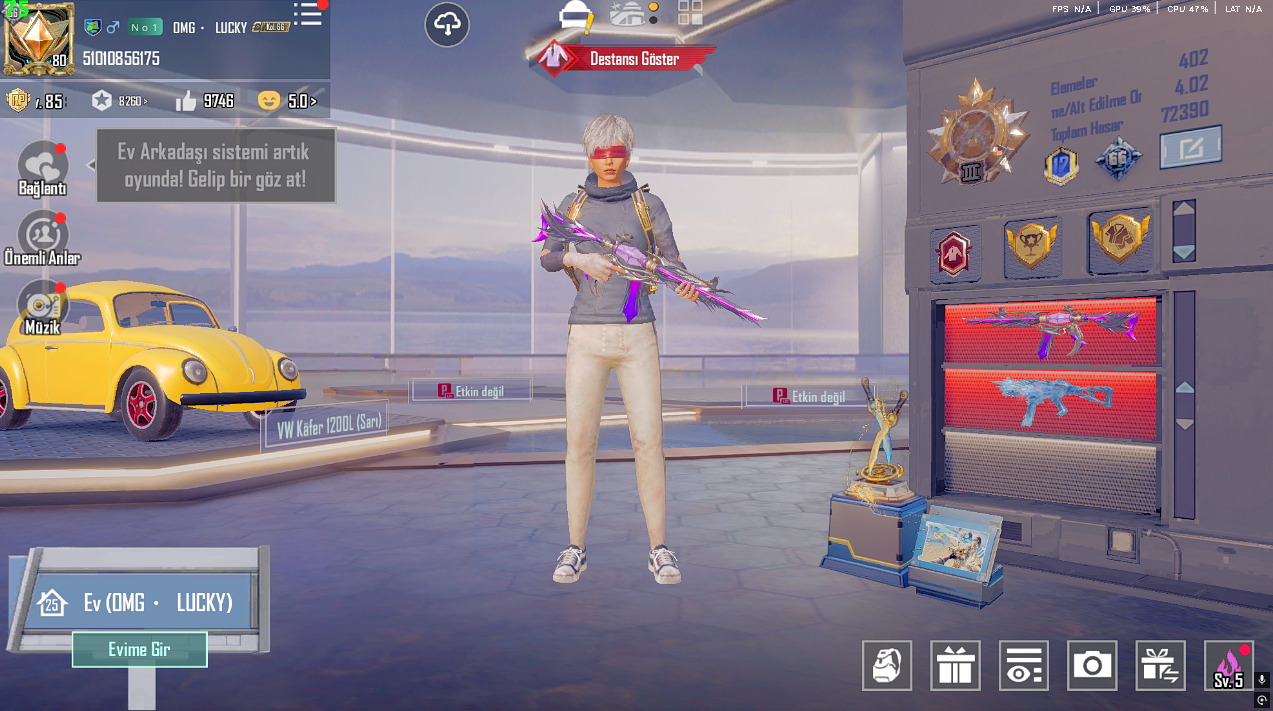Open Önemli Anlar highlights

coord(43,237)
